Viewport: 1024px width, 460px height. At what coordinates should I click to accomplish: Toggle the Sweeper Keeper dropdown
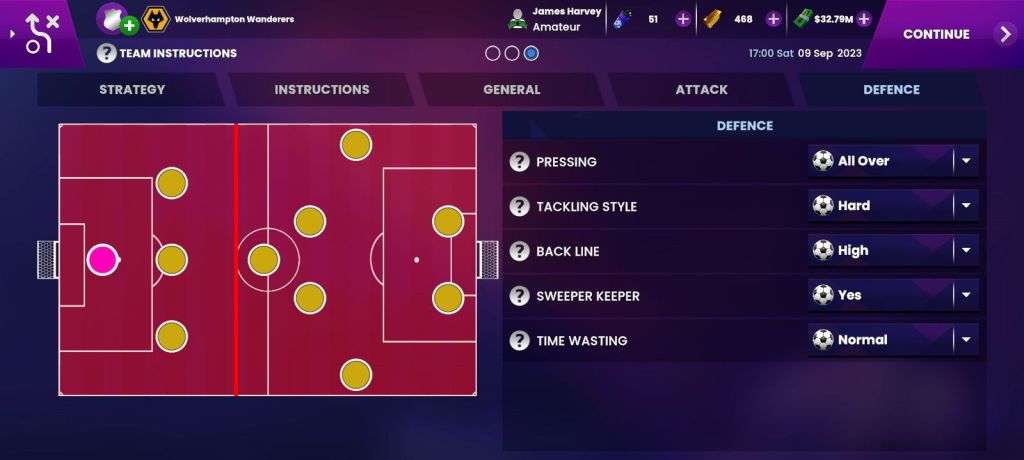pyautogui.click(x=893, y=296)
